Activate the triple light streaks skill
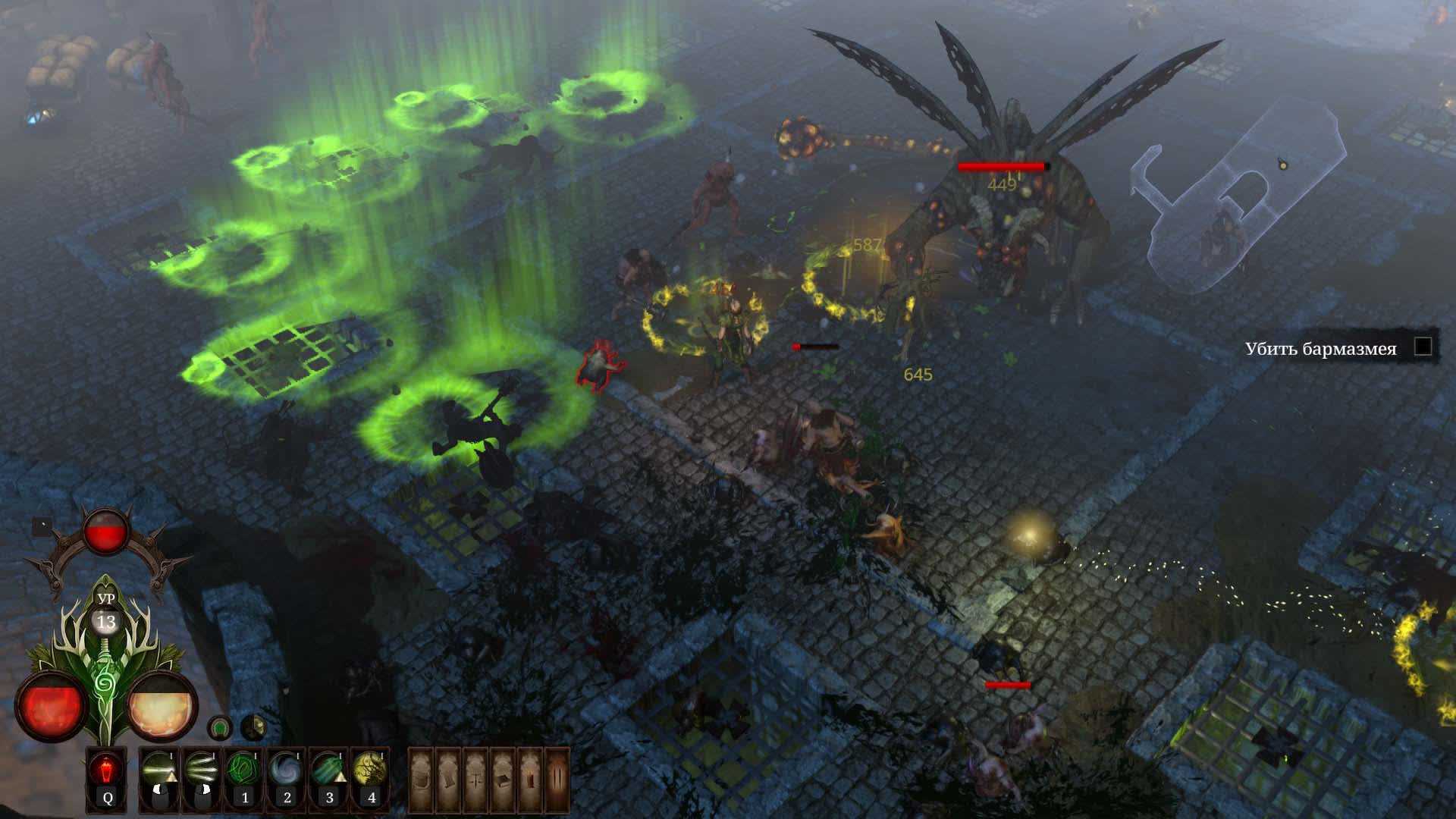 202,769
